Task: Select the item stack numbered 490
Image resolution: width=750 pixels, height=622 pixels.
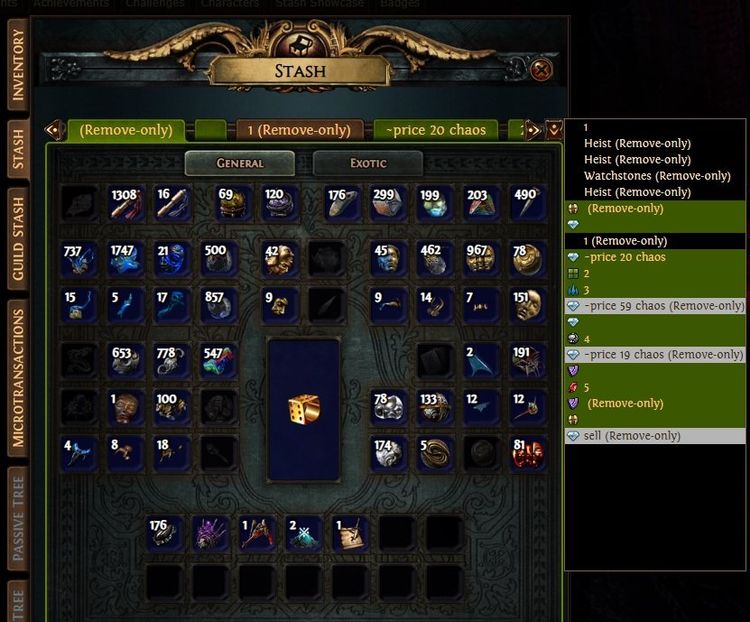Action: pyautogui.click(x=528, y=203)
